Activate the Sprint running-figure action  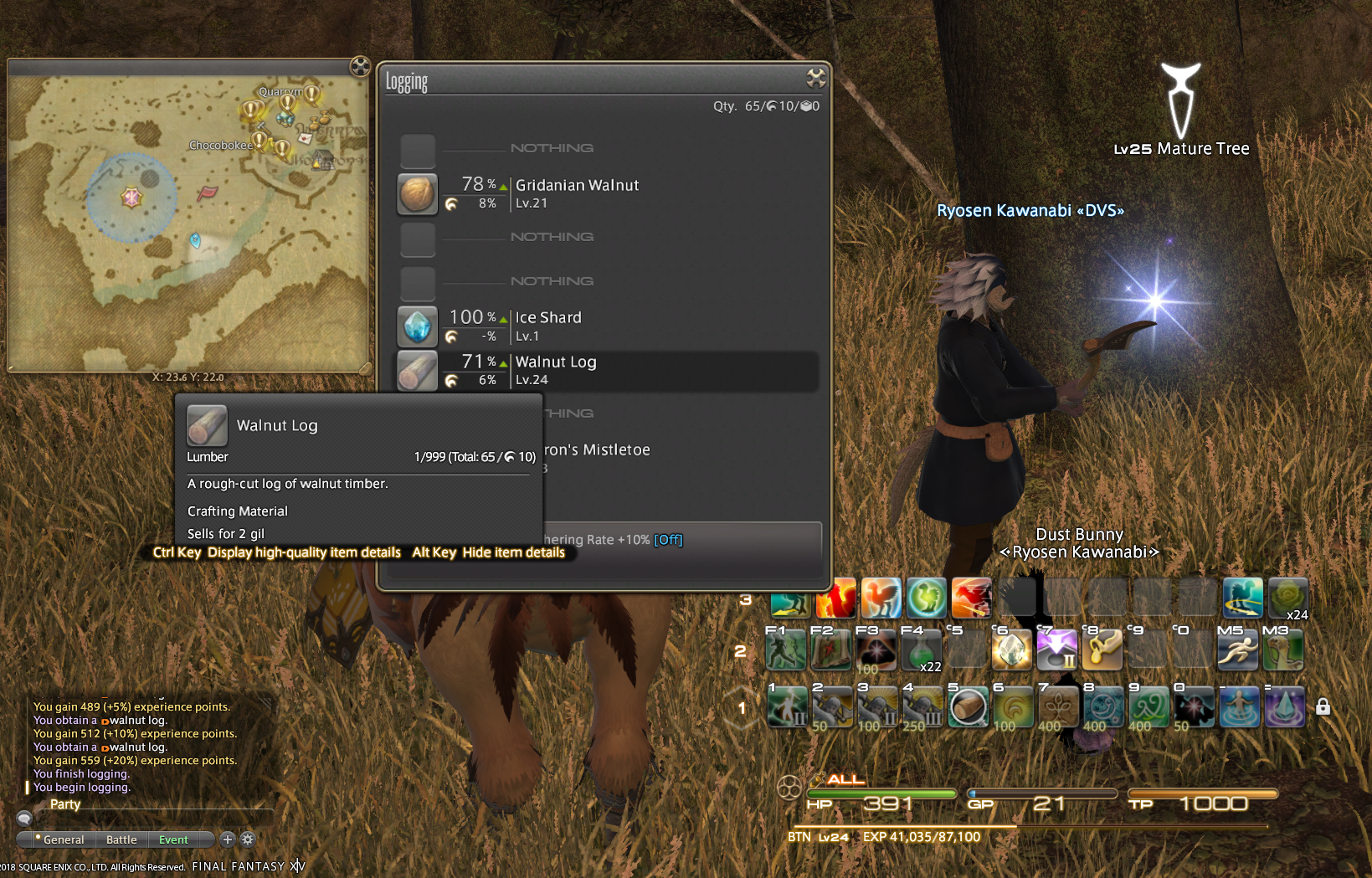click(1237, 650)
